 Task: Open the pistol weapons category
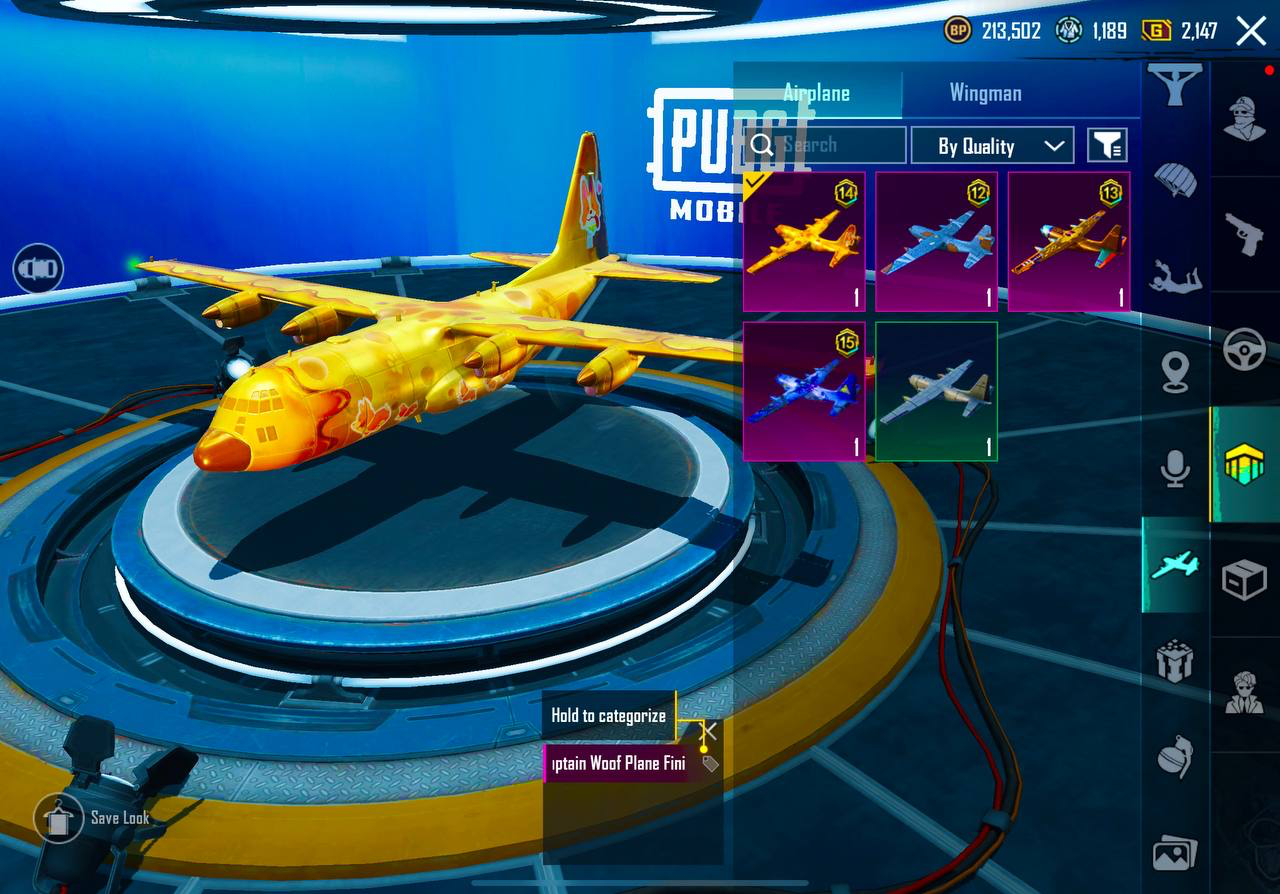(x=1245, y=234)
